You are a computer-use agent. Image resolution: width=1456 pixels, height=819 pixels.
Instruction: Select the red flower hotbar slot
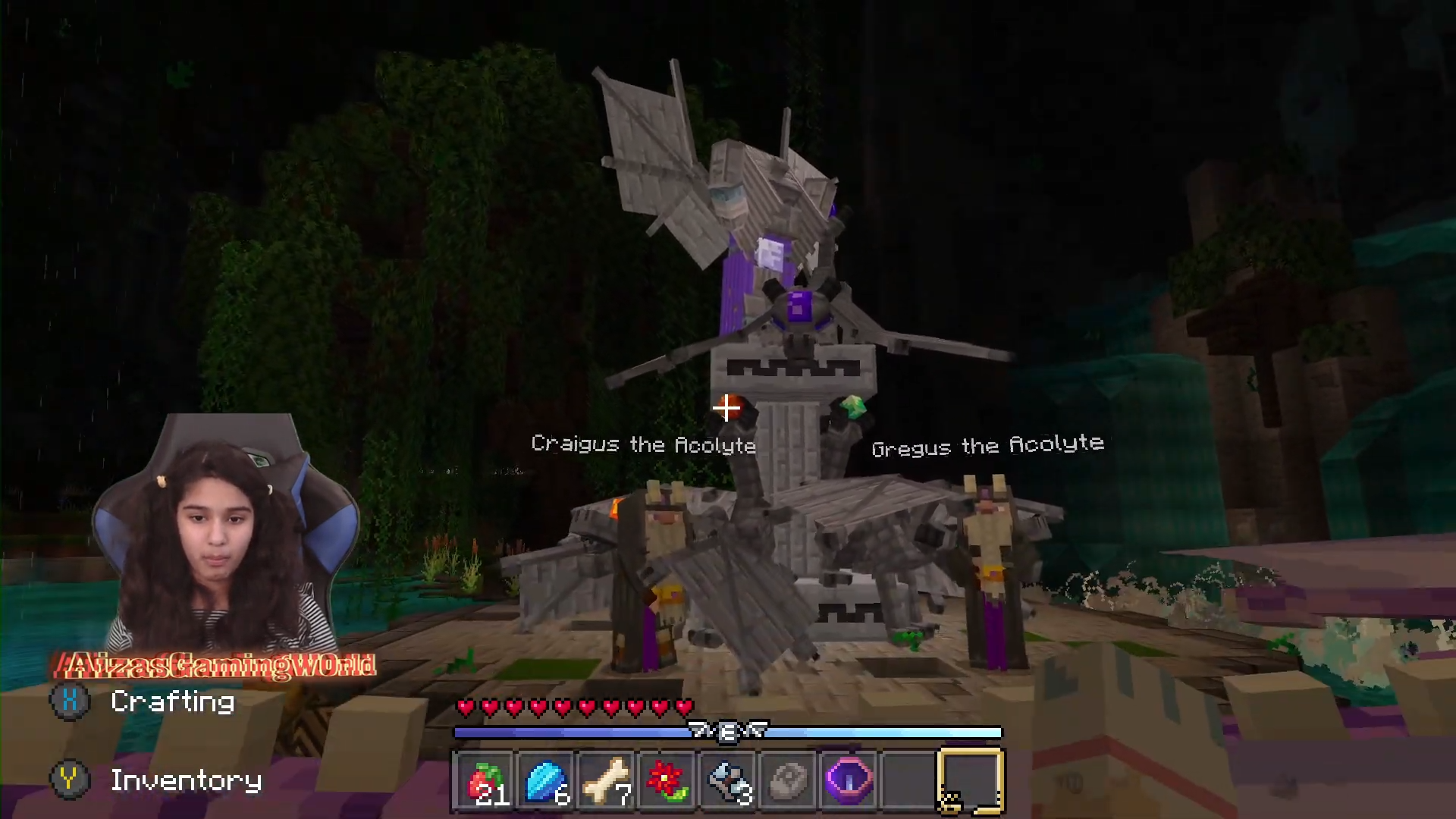667,781
